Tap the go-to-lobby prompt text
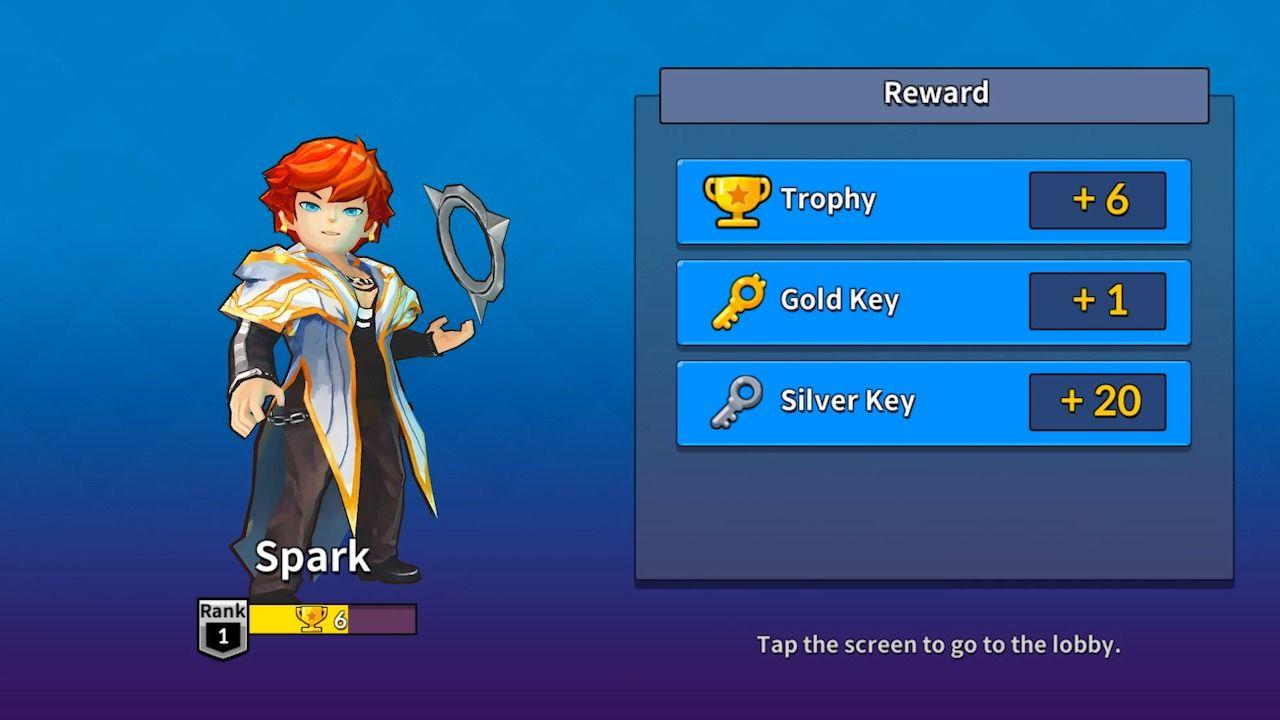This screenshot has height=720, width=1280. (x=938, y=645)
